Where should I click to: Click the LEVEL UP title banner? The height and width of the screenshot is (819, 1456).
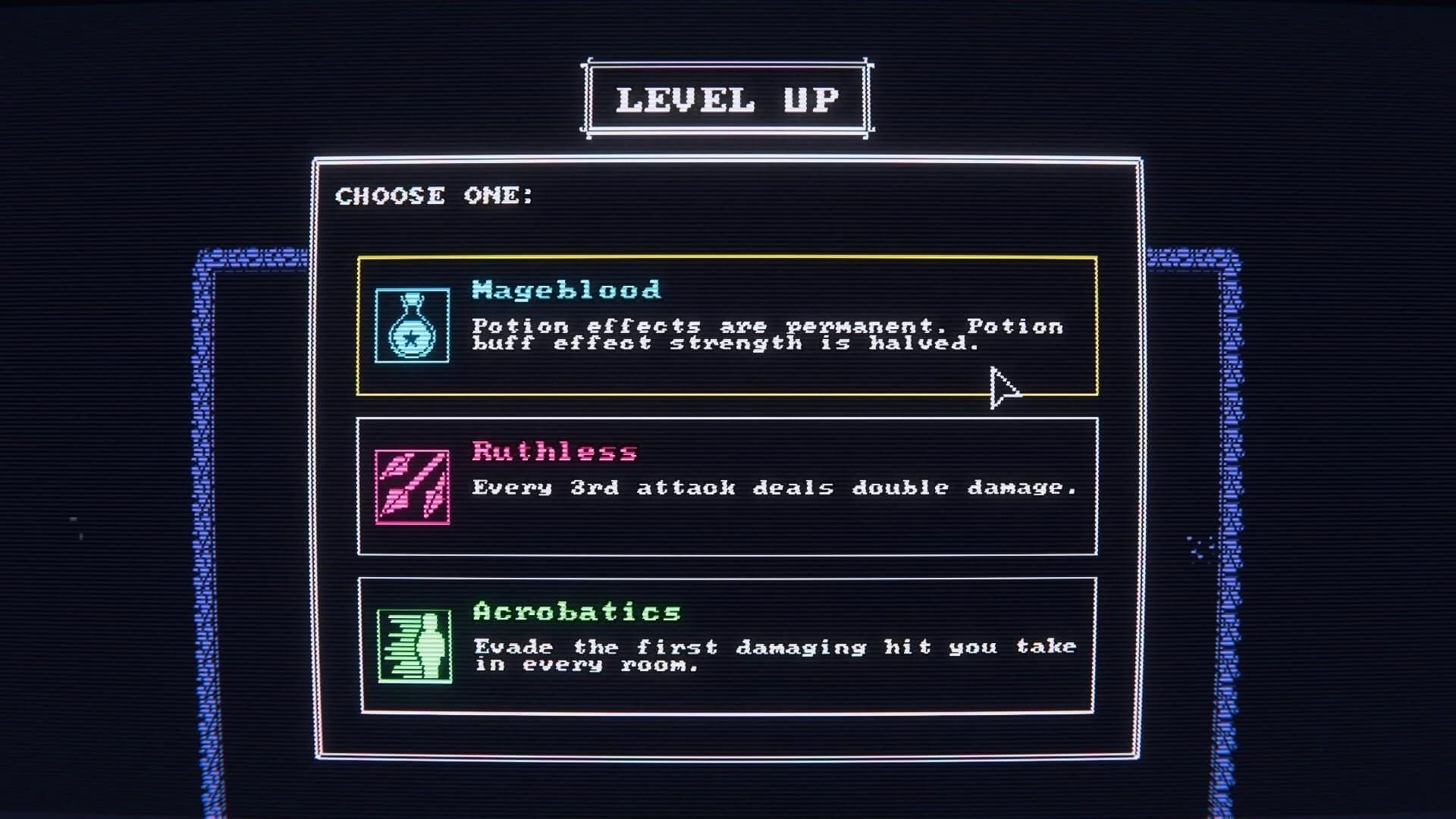[728, 97]
